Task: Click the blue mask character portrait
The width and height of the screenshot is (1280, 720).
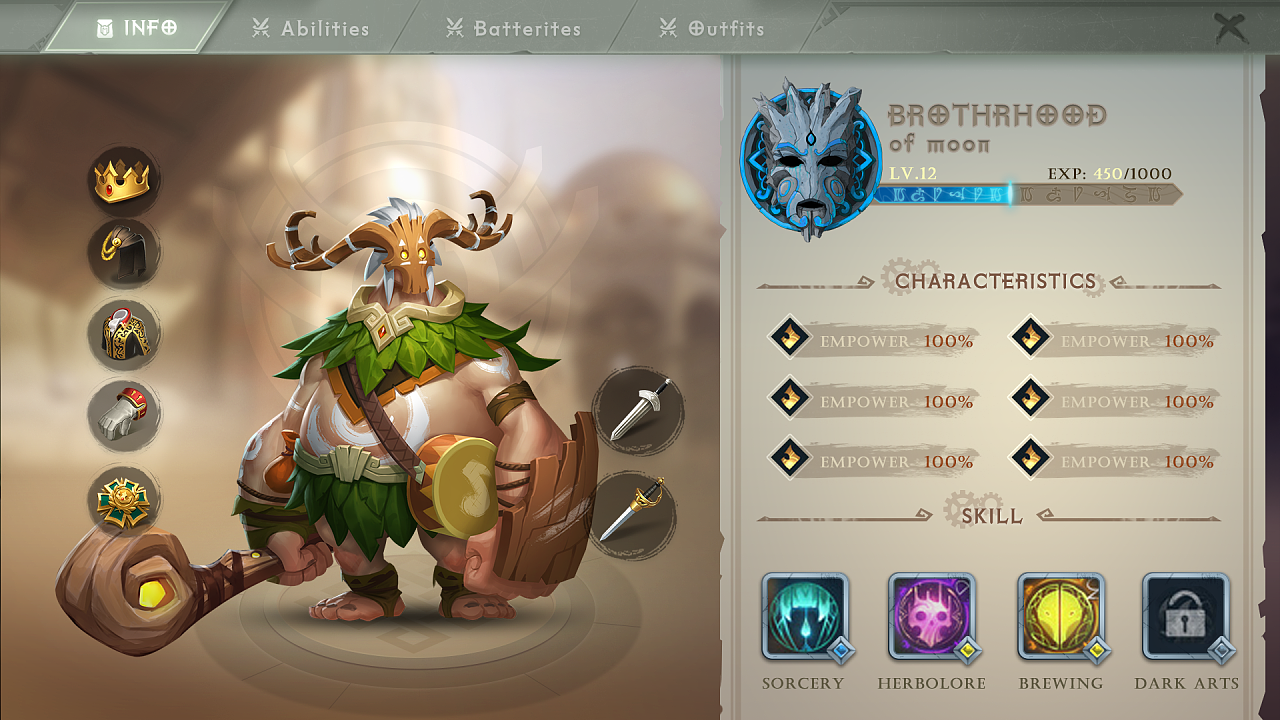Action: tap(810, 160)
